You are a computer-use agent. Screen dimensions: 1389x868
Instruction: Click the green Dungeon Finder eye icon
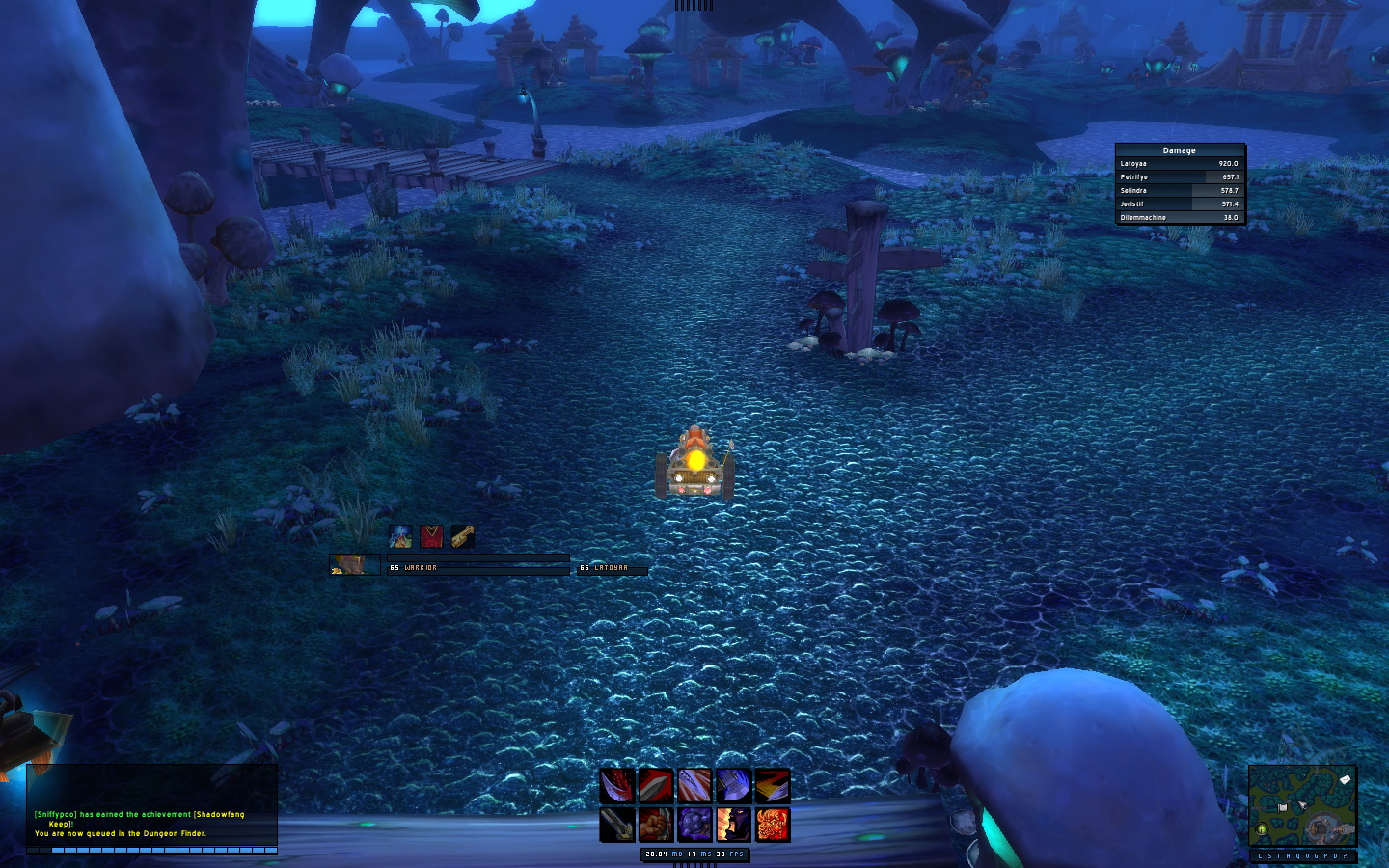[x=1262, y=829]
